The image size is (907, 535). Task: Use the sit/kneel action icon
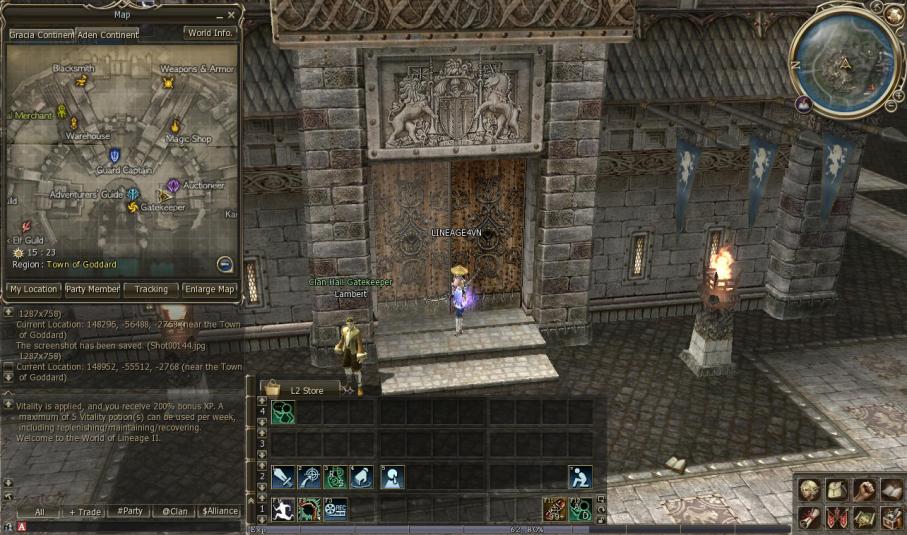(x=580, y=477)
